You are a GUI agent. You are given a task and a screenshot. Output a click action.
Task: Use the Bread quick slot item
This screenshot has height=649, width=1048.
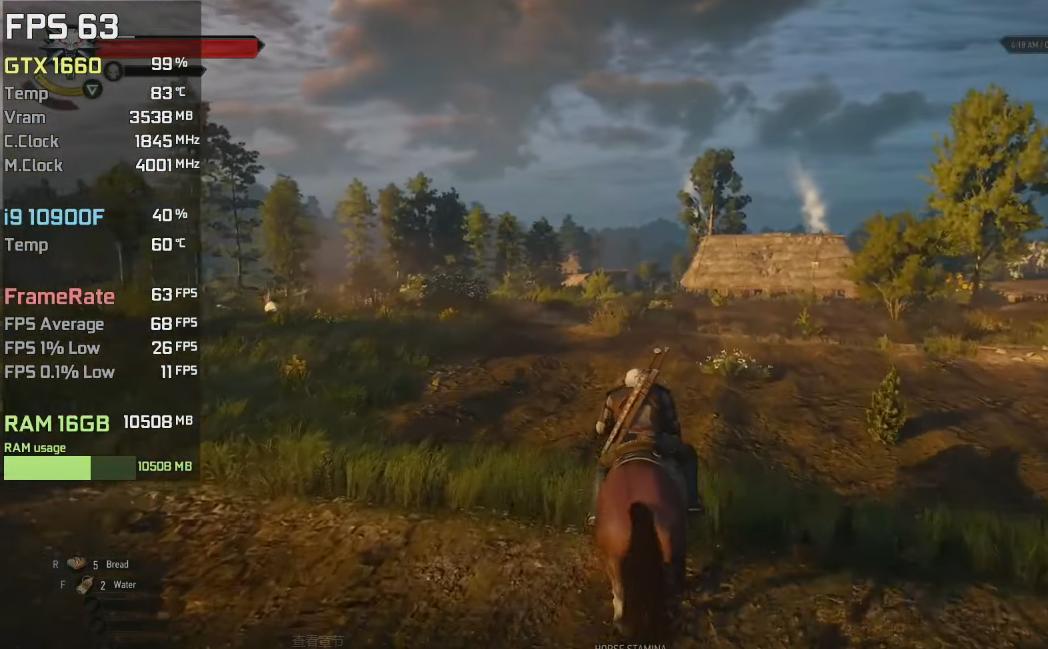[x=77, y=564]
